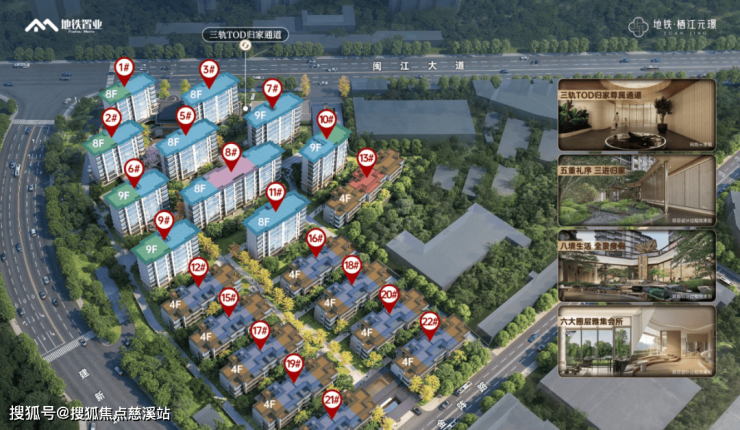Click the 9# building marker

[164, 220]
